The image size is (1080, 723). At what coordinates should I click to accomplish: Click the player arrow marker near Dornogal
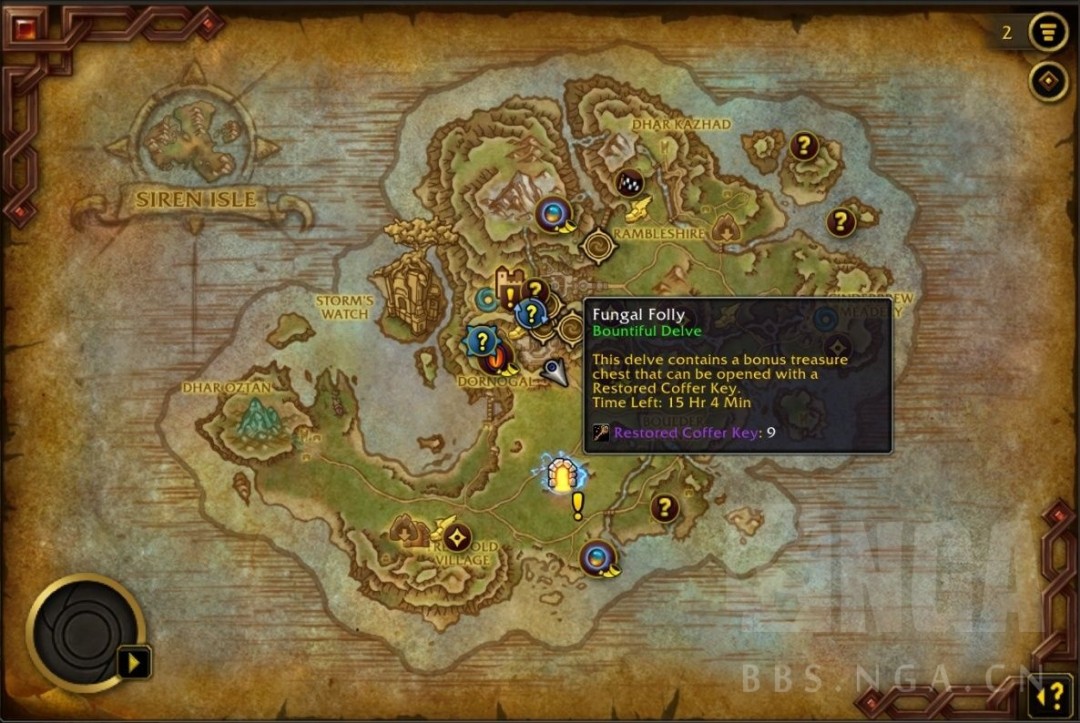554,373
